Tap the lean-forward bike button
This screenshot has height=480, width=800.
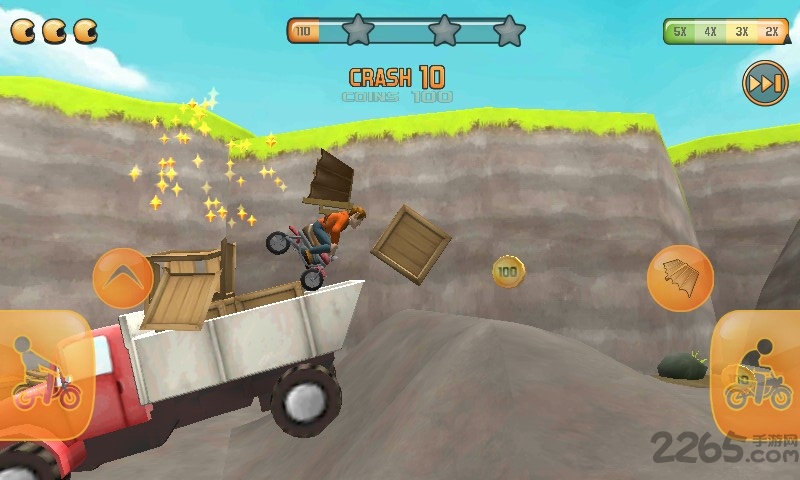click(757, 374)
